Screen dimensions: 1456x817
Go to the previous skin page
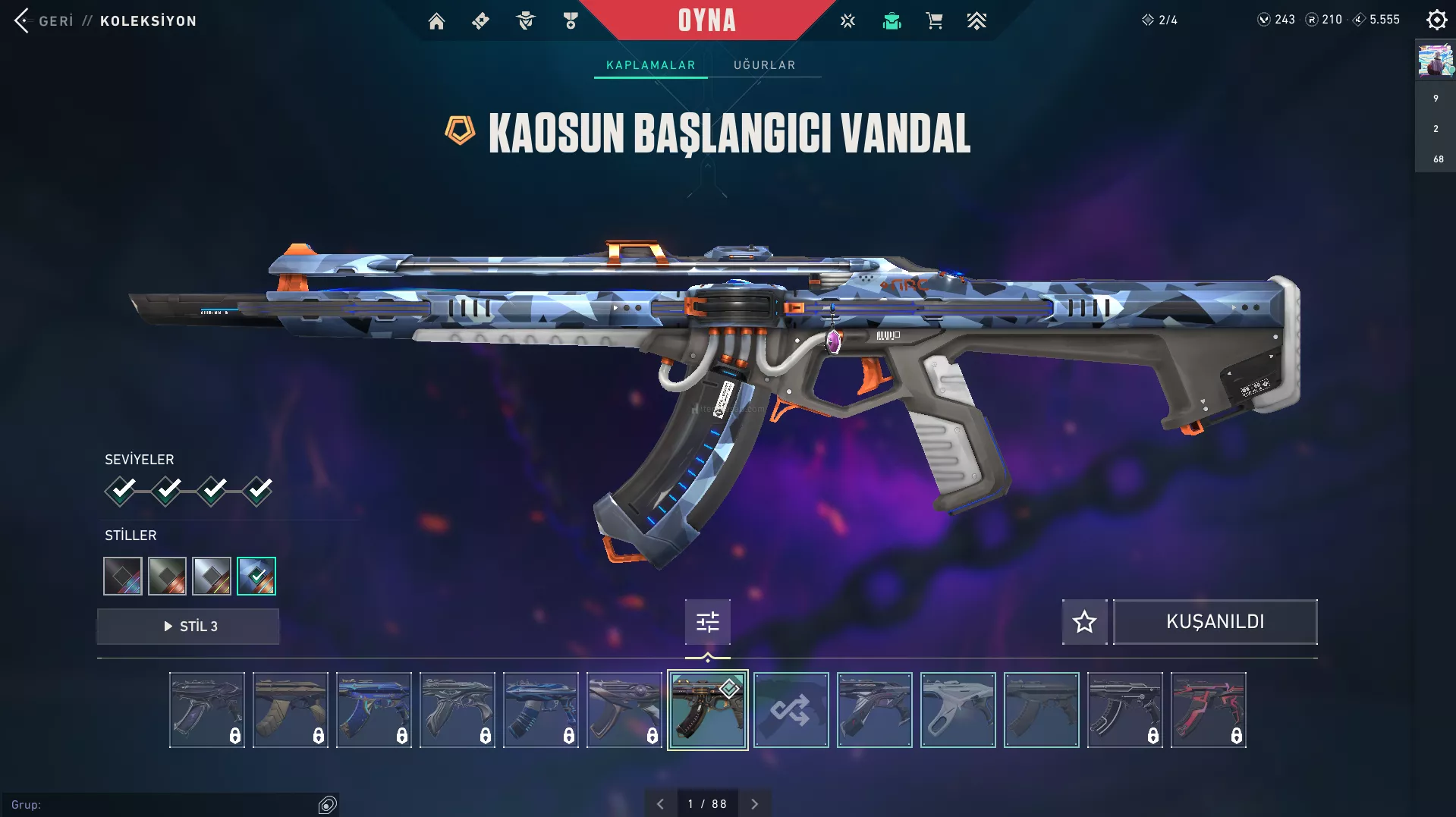[x=660, y=804]
